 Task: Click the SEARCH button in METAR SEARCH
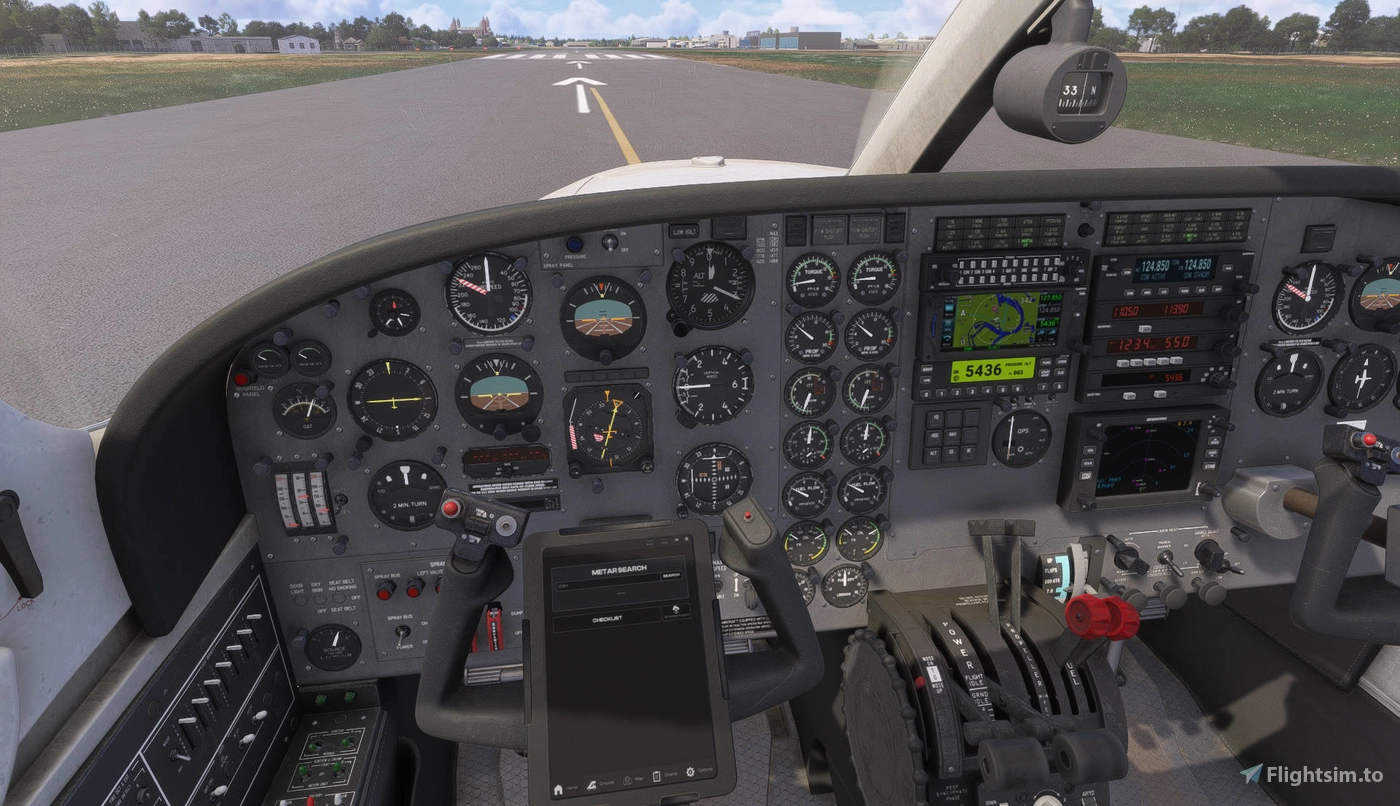671,576
